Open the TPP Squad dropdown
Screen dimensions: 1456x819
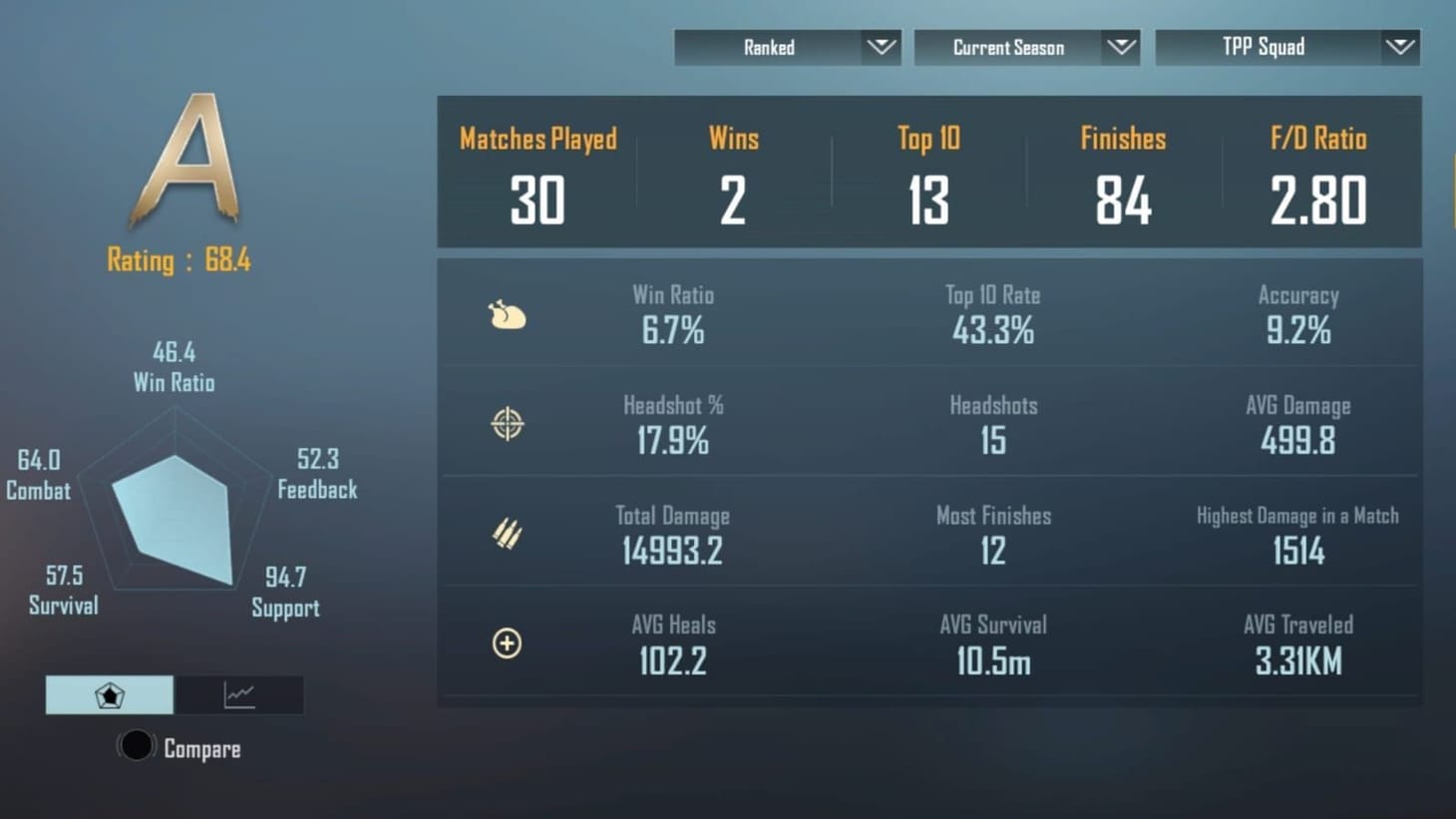pyautogui.click(x=1286, y=47)
